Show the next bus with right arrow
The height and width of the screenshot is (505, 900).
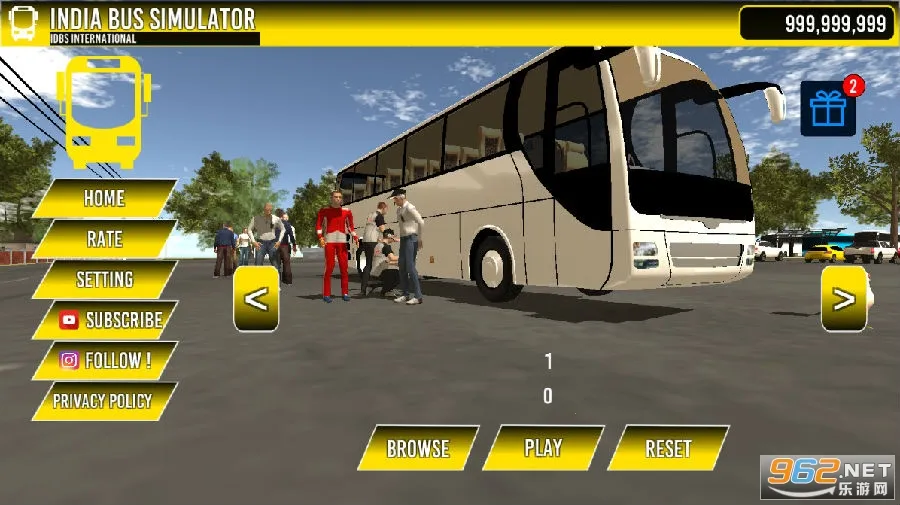[x=843, y=298]
